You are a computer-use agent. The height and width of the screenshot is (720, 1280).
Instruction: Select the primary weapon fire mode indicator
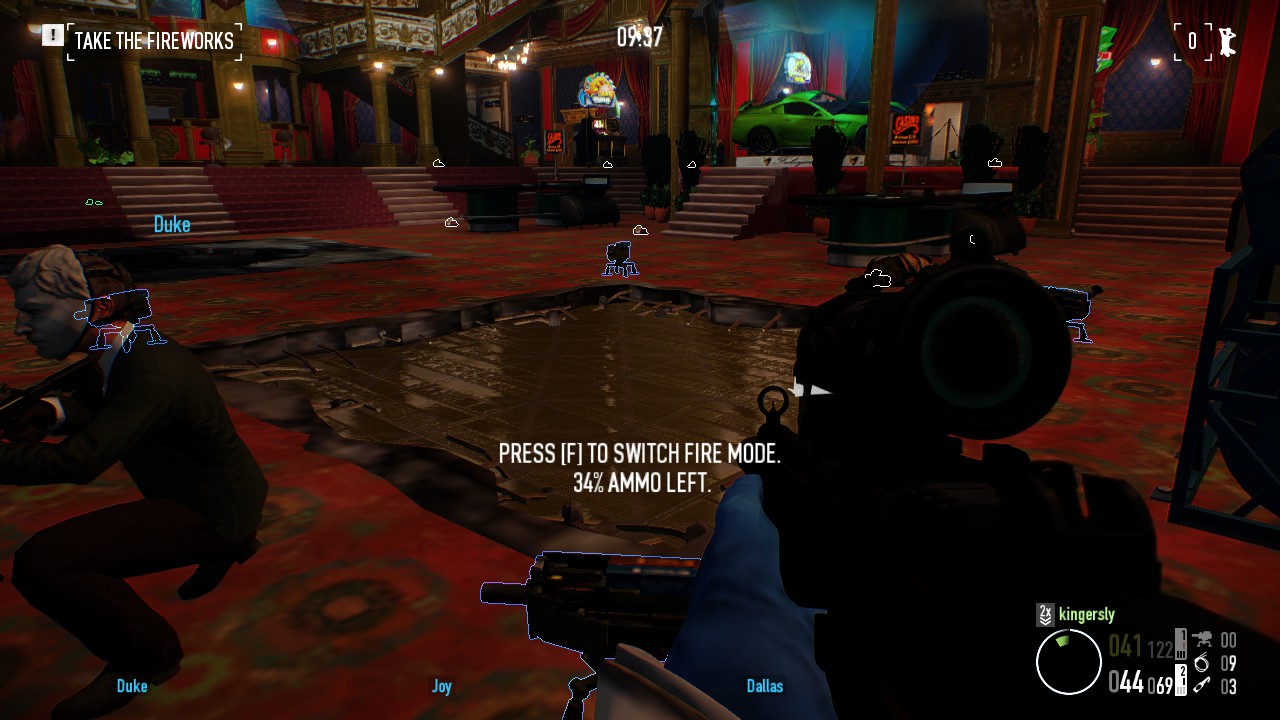click(x=1181, y=642)
